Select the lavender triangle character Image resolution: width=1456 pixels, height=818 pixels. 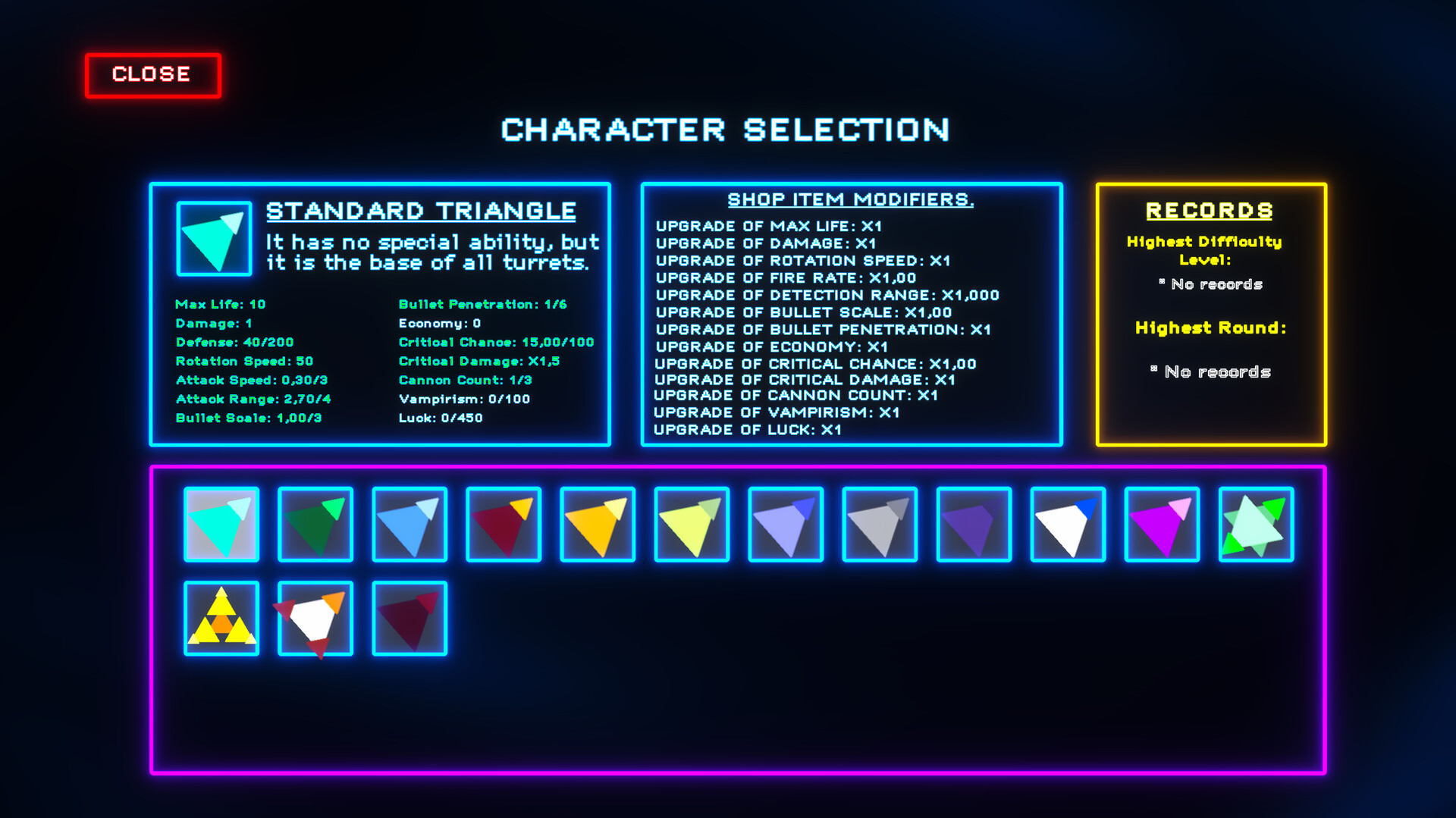click(785, 525)
